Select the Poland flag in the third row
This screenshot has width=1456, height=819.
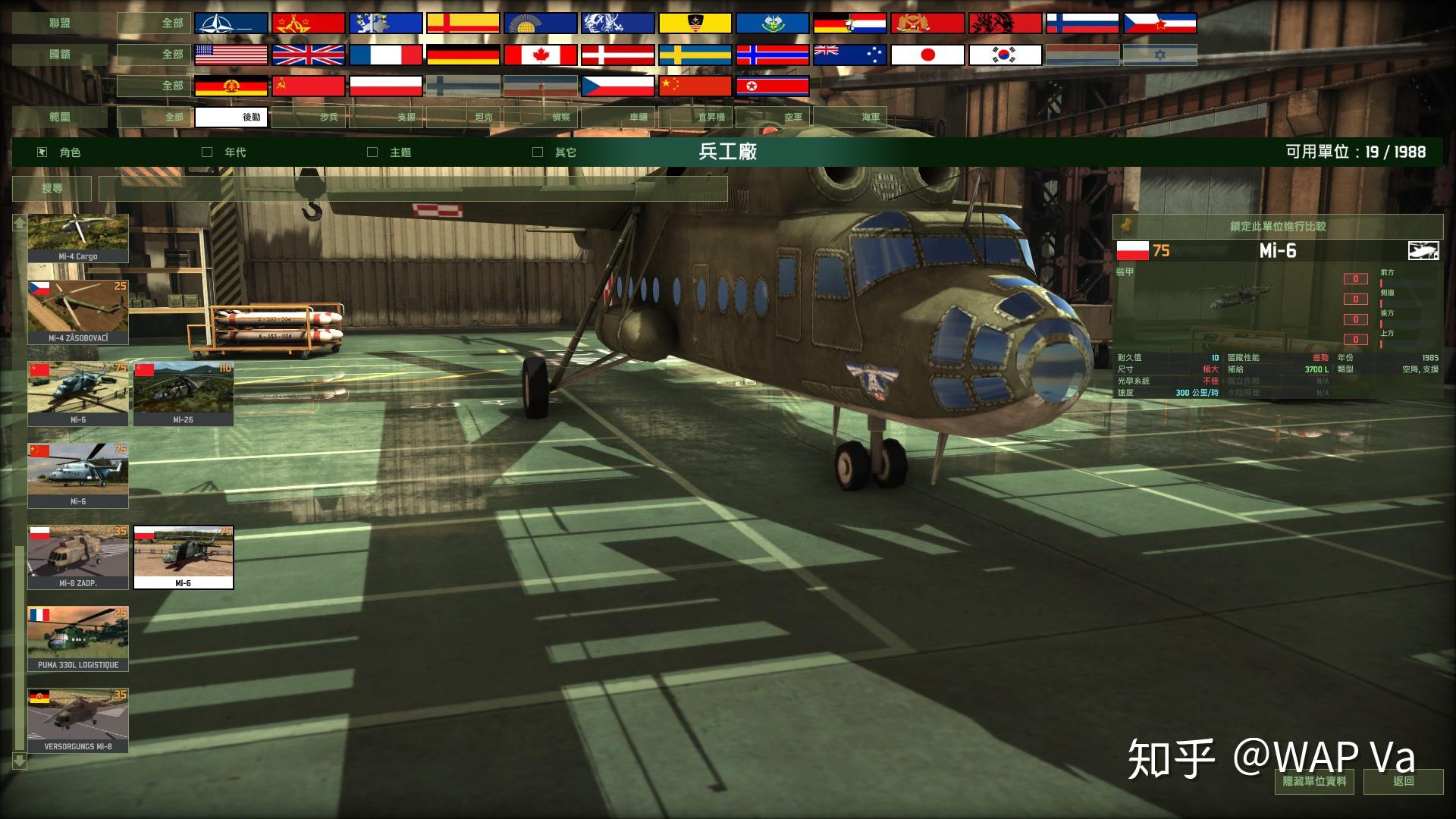[x=385, y=86]
